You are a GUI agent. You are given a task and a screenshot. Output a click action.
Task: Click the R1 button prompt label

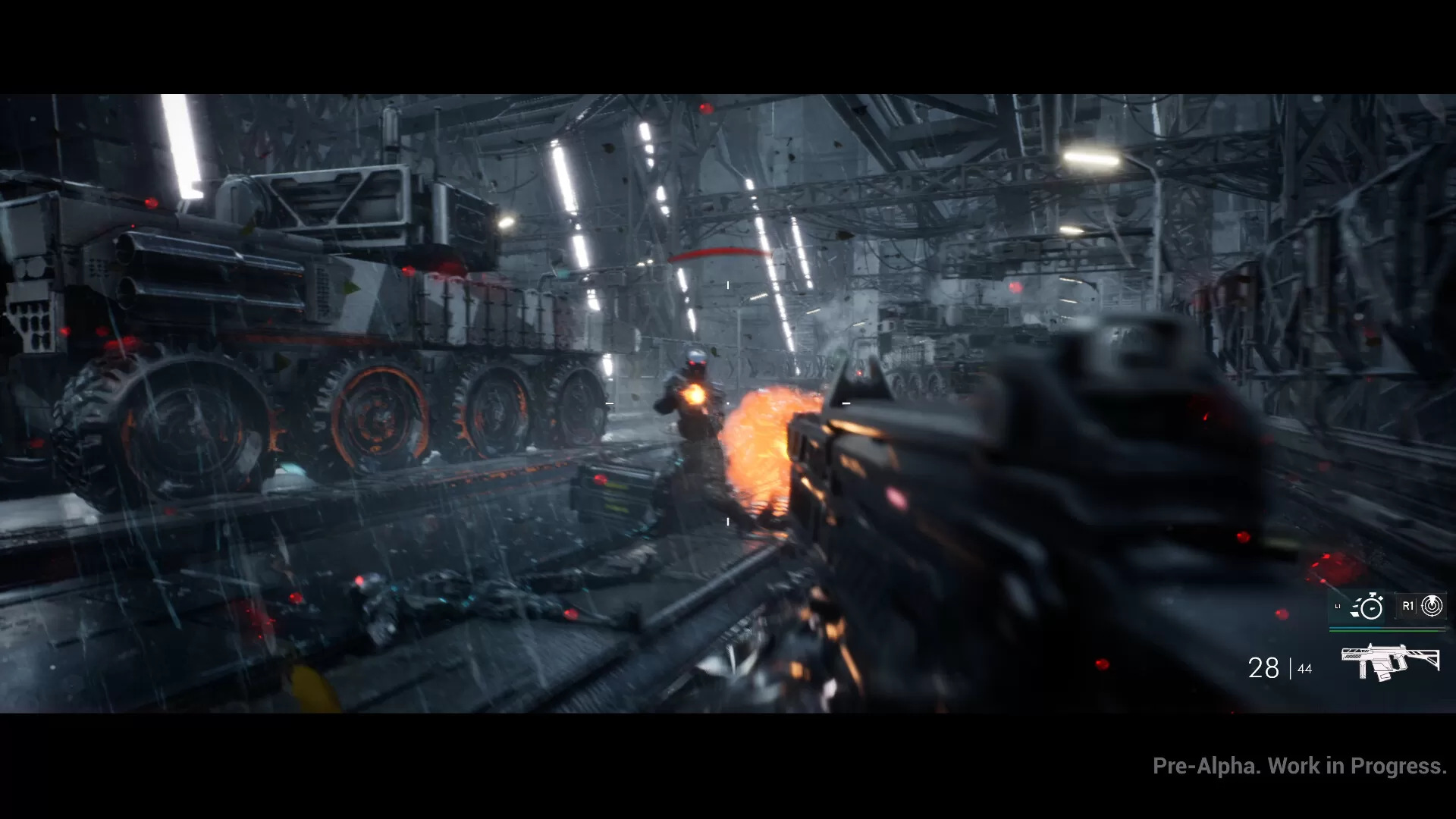pyautogui.click(x=1408, y=607)
